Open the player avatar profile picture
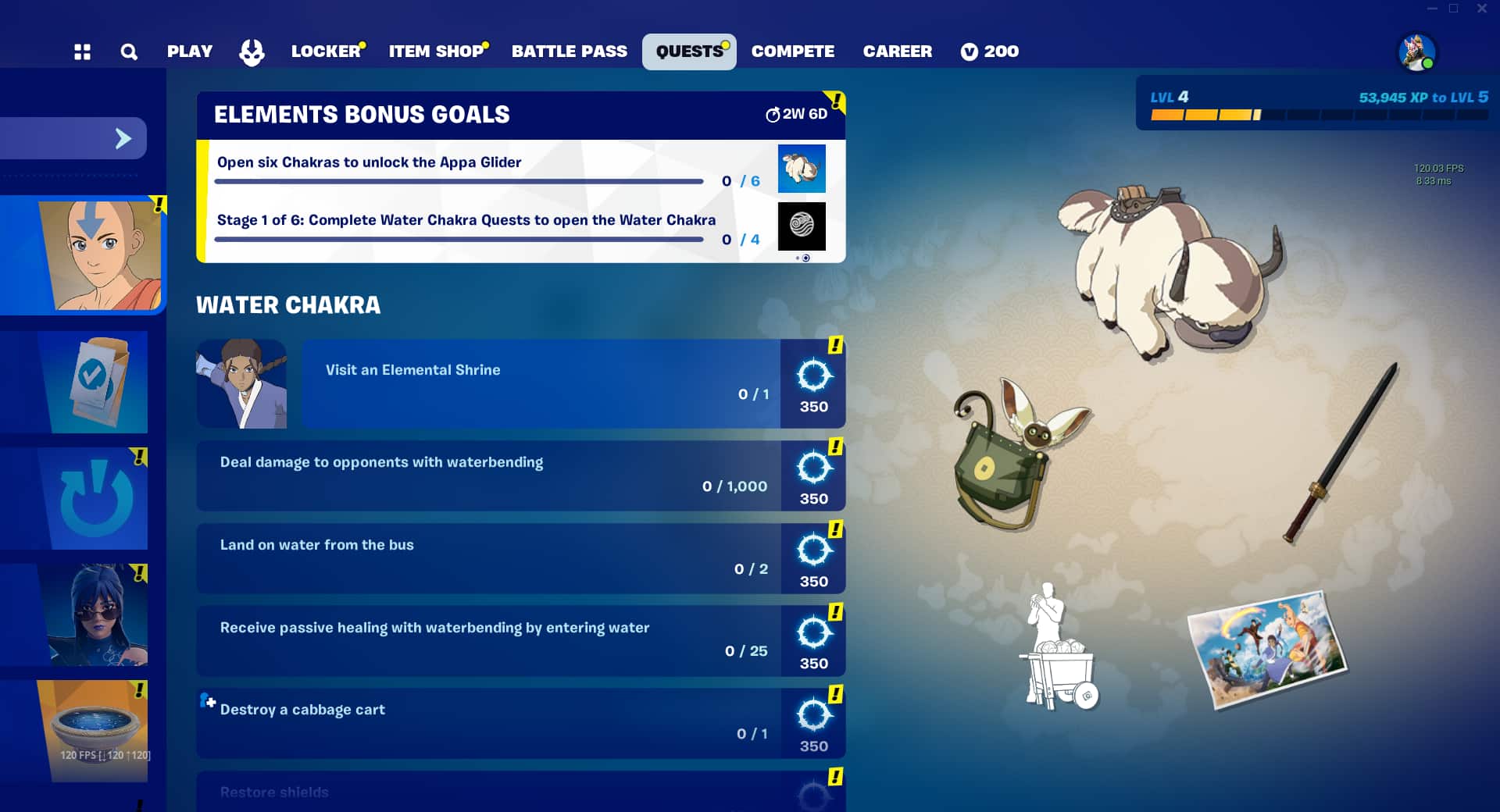This screenshot has height=812, width=1500. tap(1416, 53)
